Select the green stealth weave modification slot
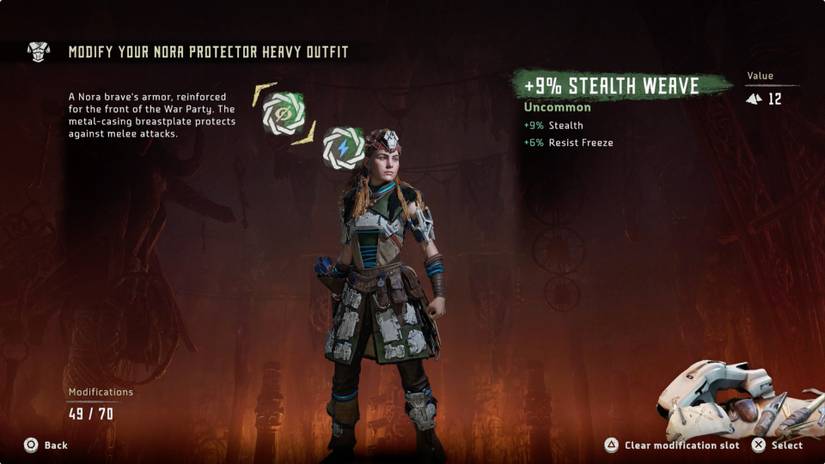Viewport: 825px width, 464px height. [283, 114]
